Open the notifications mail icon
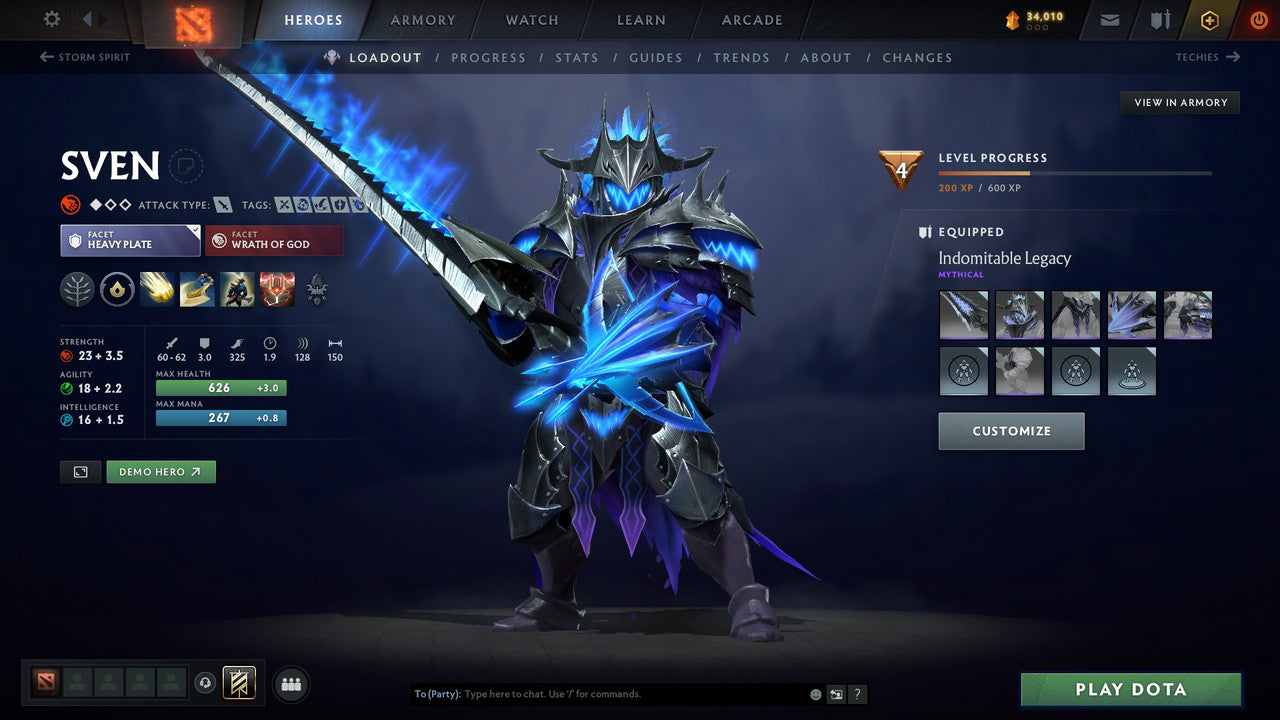The image size is (1280, 720). pyautogui.click(x=1108, y=19)
